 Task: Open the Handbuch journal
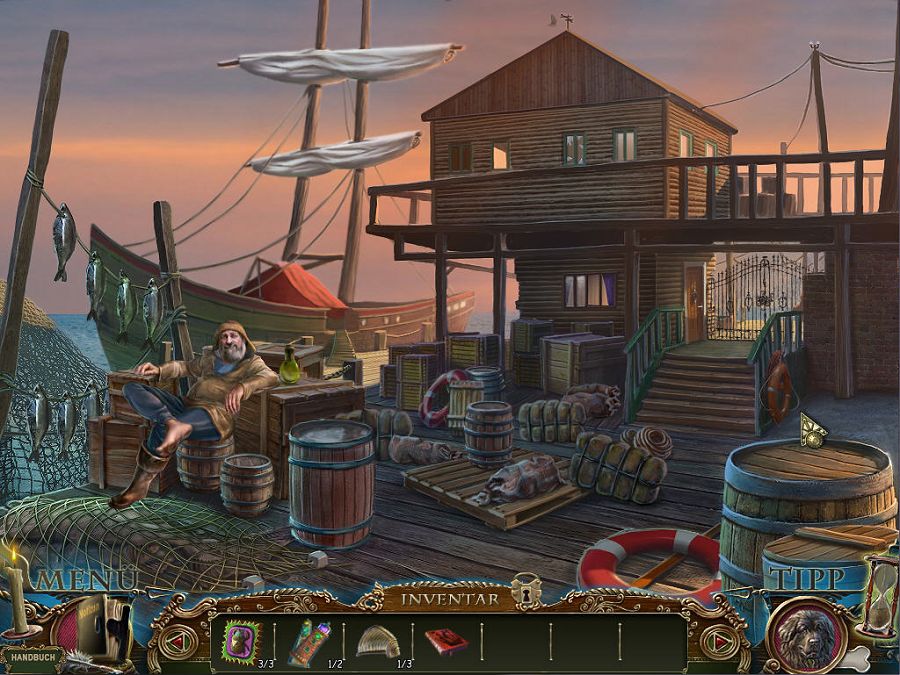(x=31, y=660)
